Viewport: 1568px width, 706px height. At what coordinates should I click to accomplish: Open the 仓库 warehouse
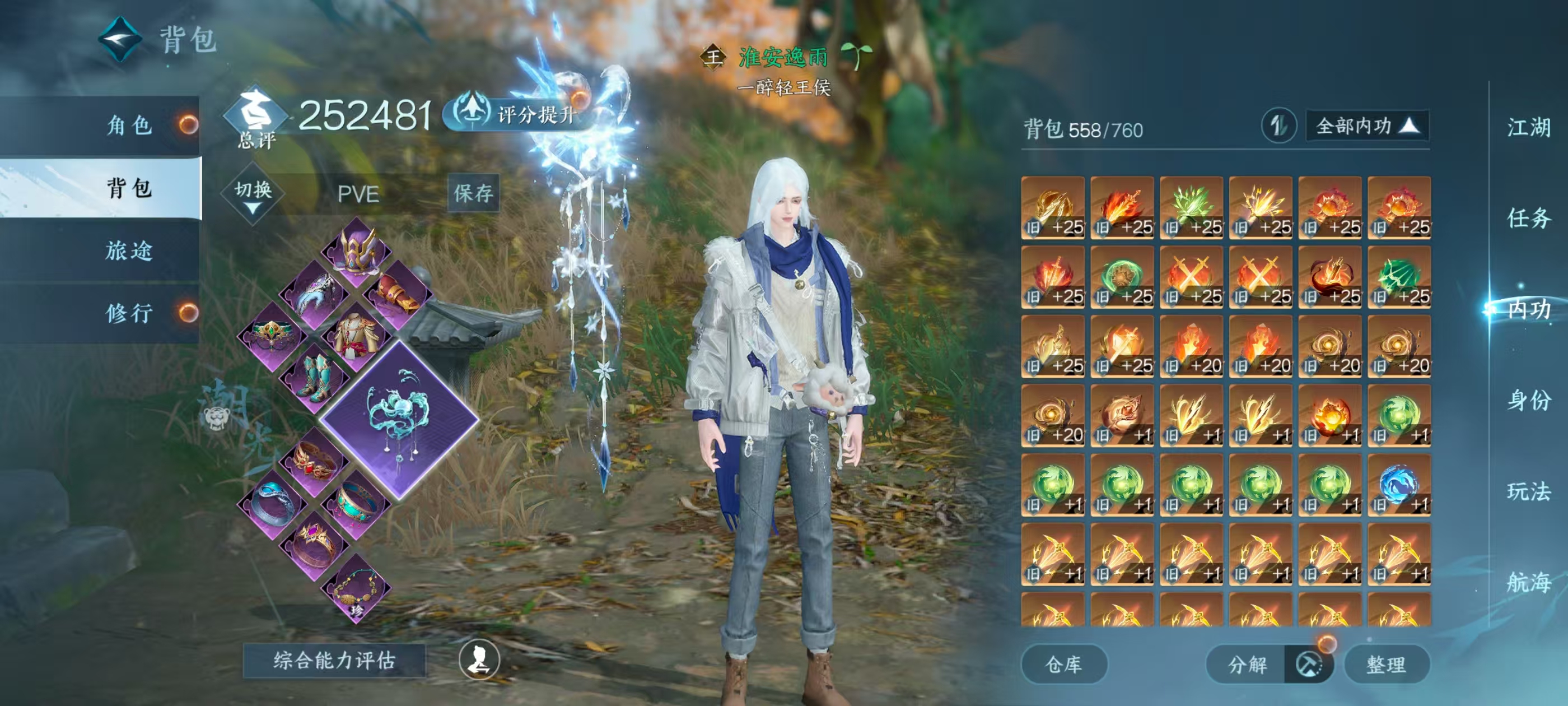[x=1063, y=664]
